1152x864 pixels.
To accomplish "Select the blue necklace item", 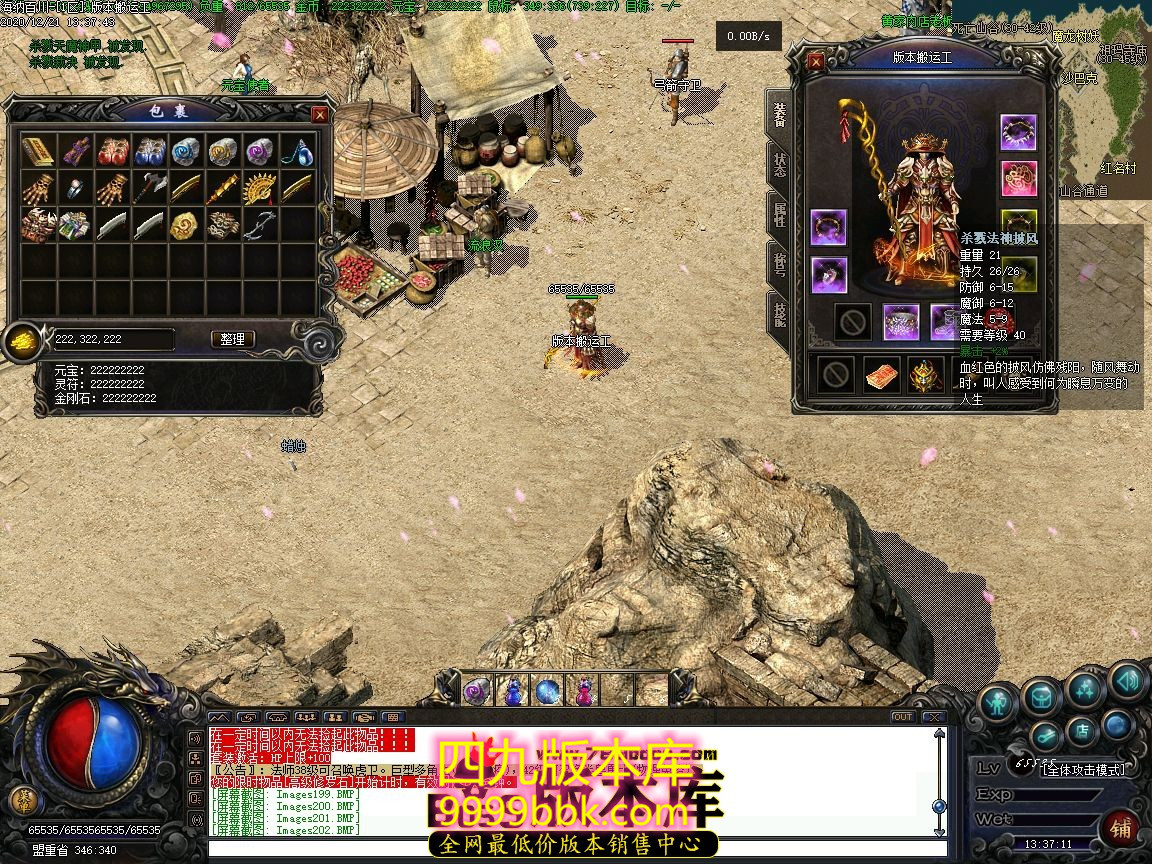I will click(296, 152).
